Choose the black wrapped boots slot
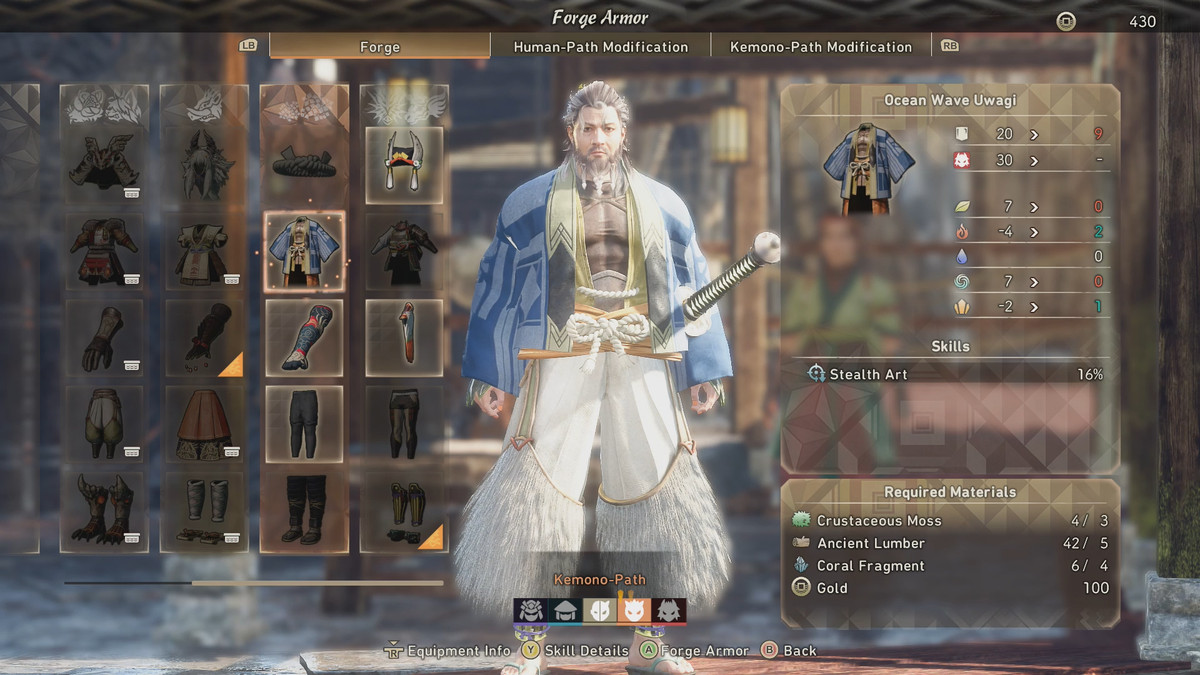The image size is (1200, 675). pyautogui.click(x=304, y=510)
